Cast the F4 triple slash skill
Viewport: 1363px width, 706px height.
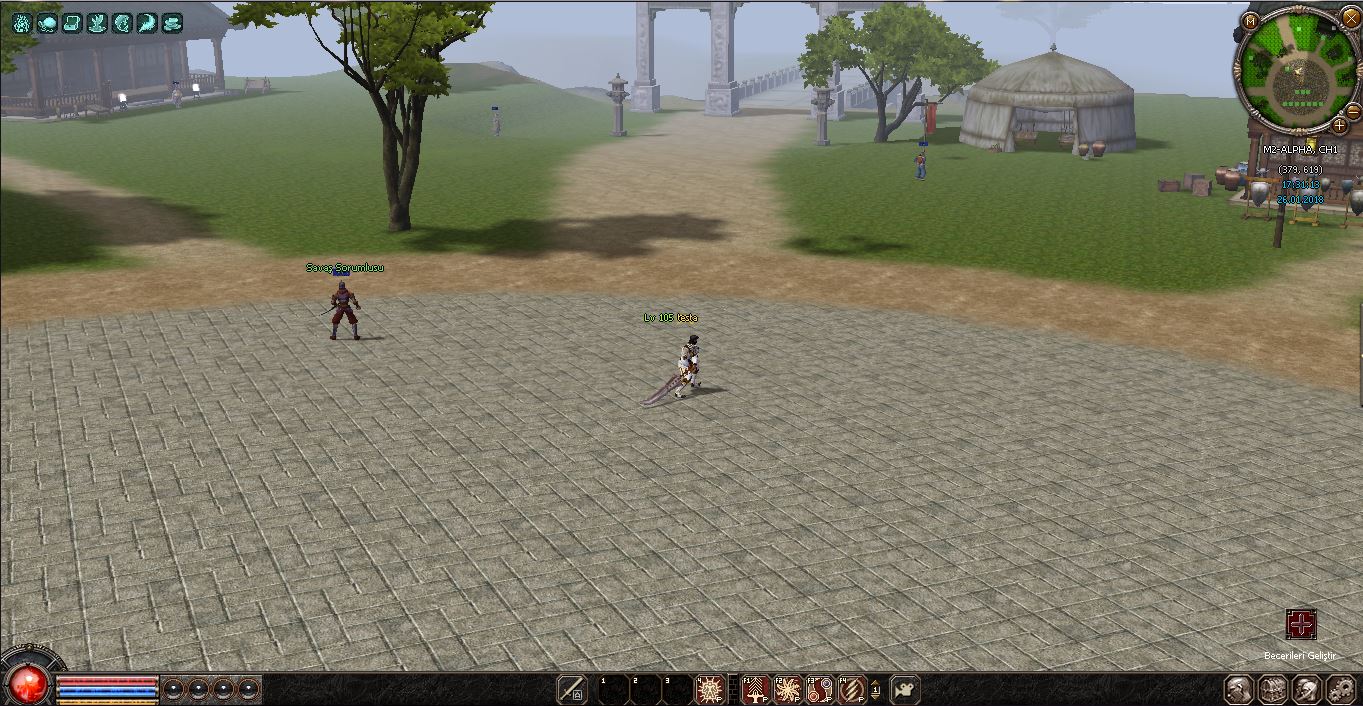[851, 689]
